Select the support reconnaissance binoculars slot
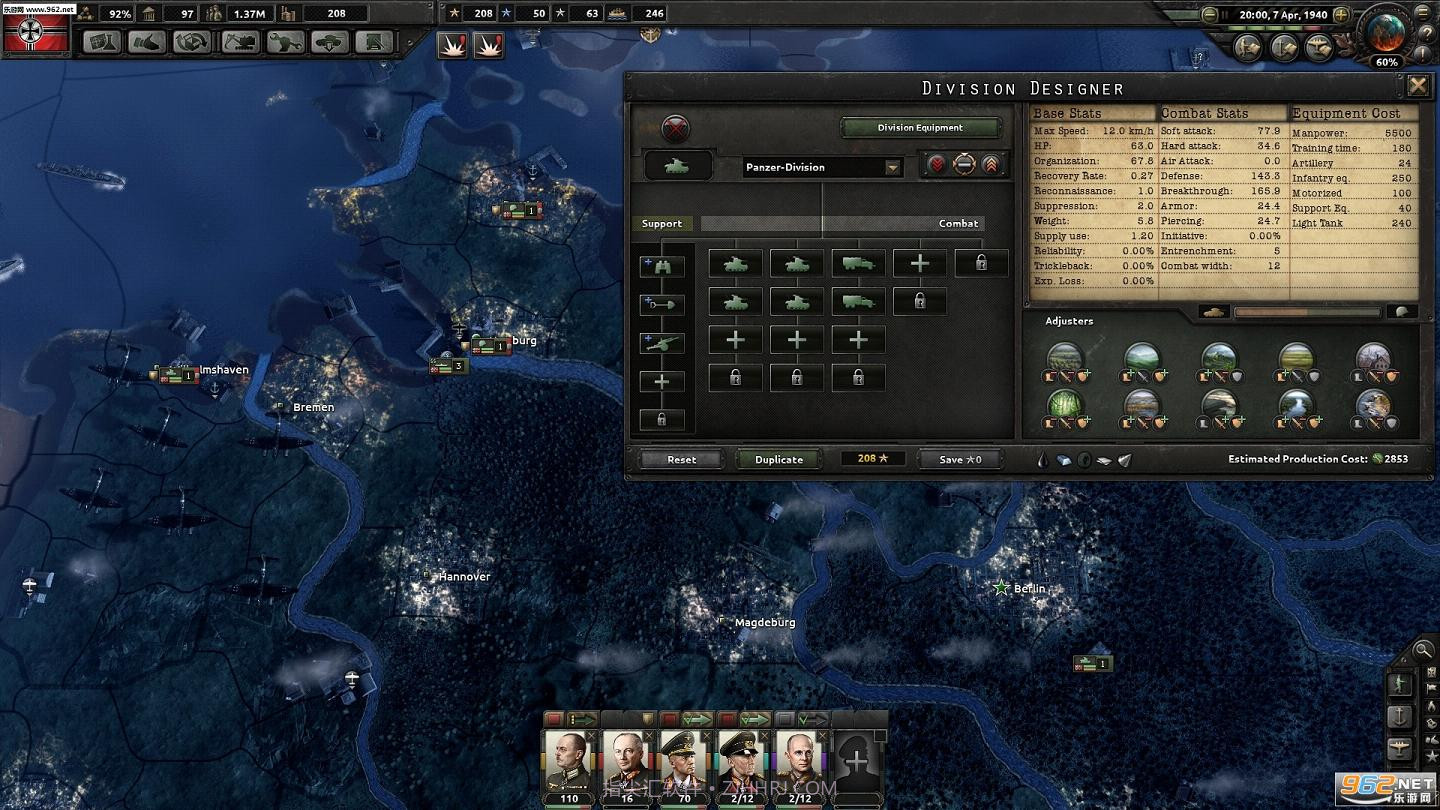 point(661,266)
